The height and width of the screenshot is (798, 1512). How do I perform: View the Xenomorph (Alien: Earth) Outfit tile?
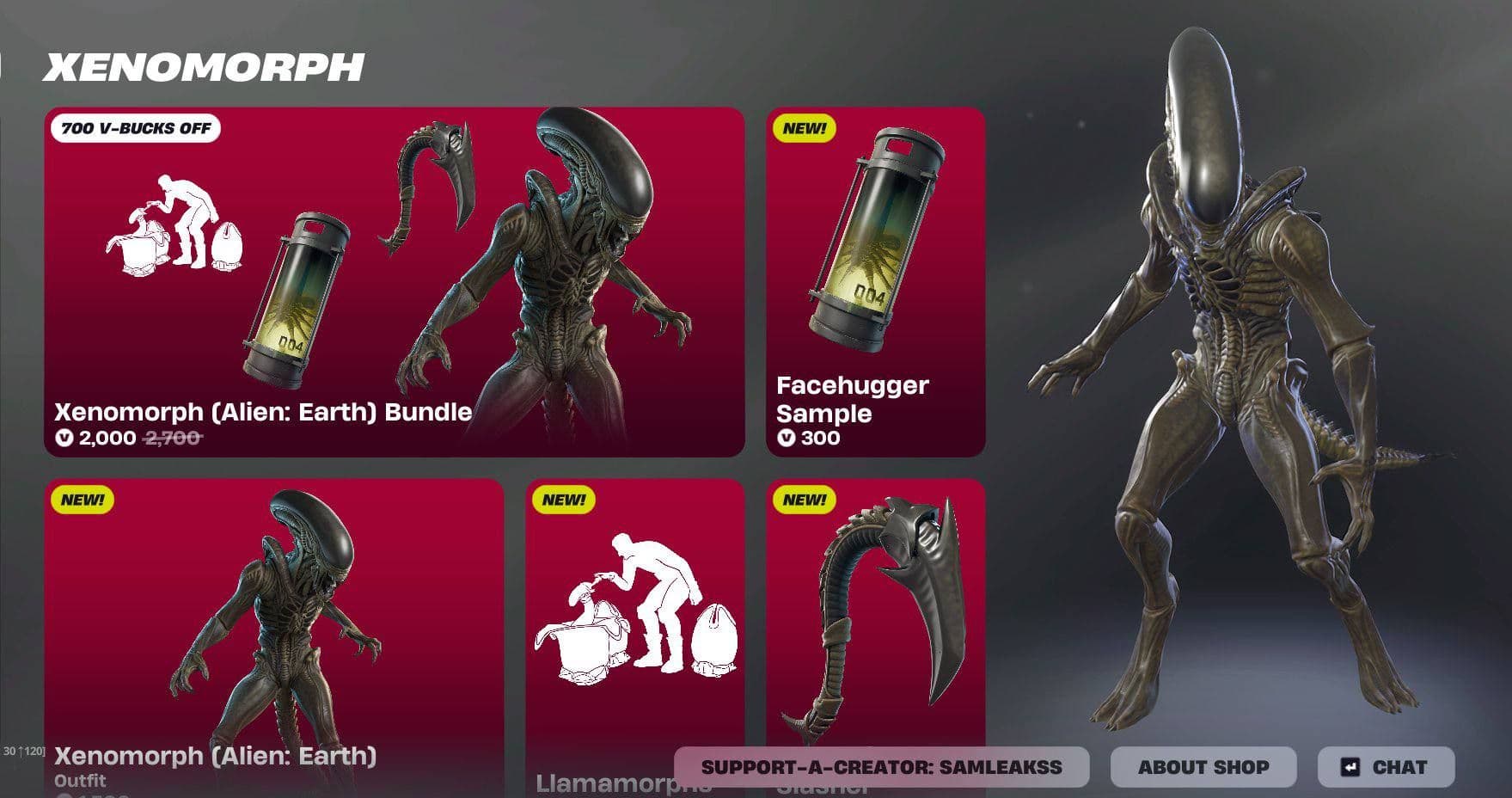[x=274, y=619]
